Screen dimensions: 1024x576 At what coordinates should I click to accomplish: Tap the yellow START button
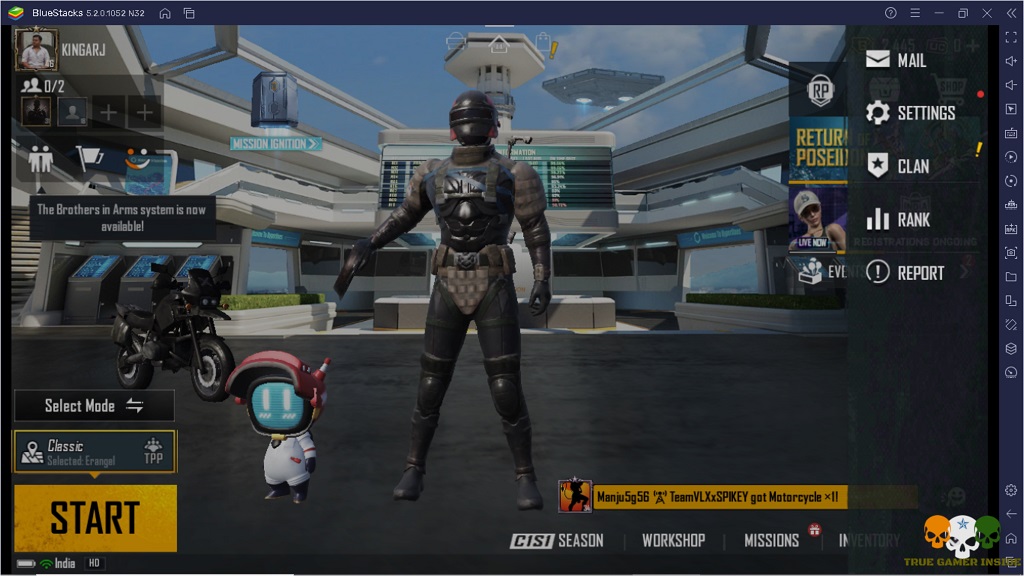coord(95,518)
